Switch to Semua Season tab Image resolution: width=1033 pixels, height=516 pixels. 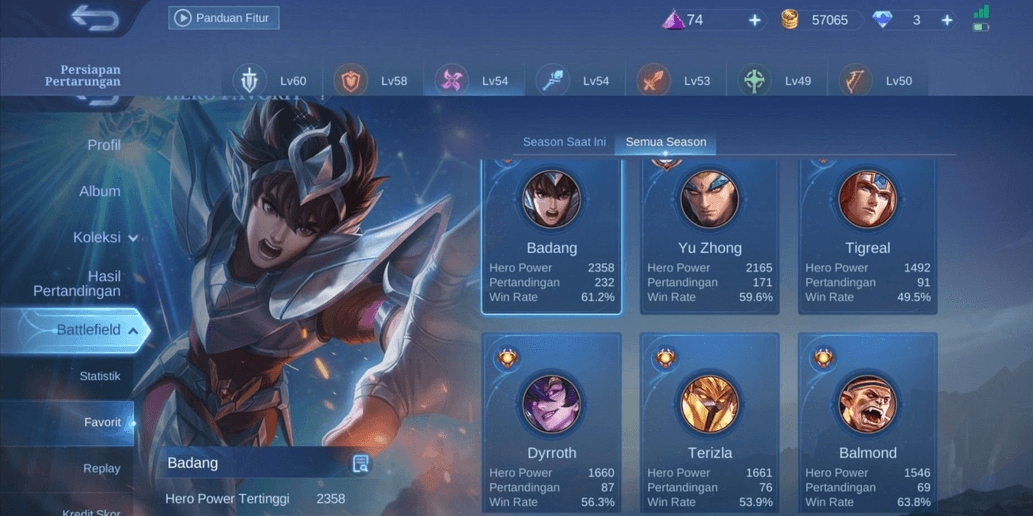666,142
